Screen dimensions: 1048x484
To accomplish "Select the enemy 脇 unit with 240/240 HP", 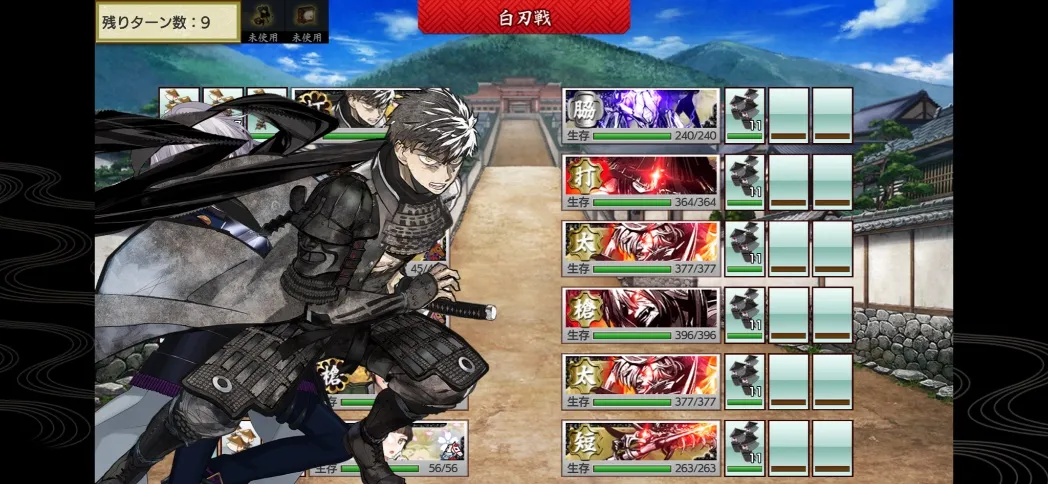I will coord(641,115).
